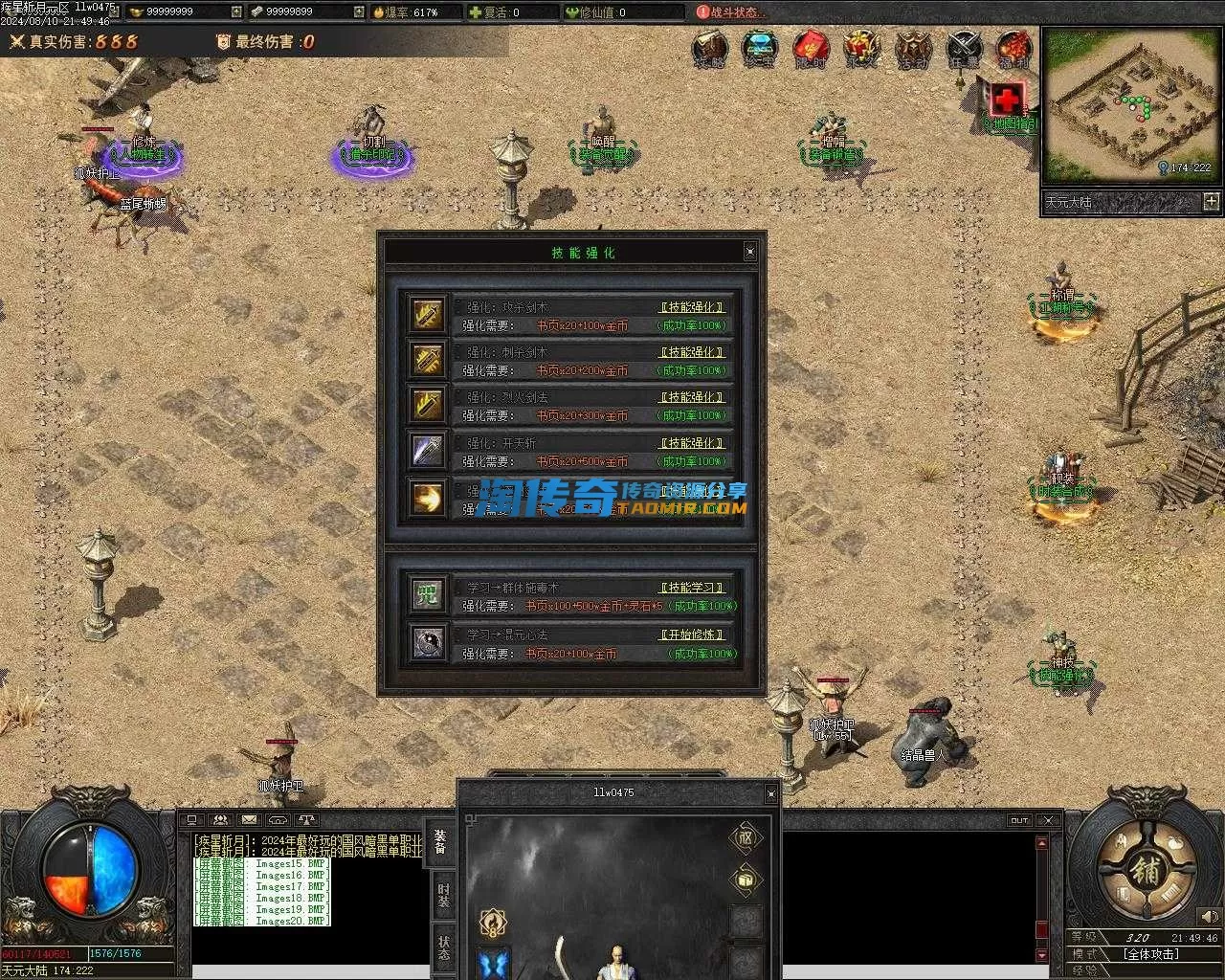1225x980 pixels.
Task: Open the 福利 welfare rewards icon
Action: tap(1013, 48)
